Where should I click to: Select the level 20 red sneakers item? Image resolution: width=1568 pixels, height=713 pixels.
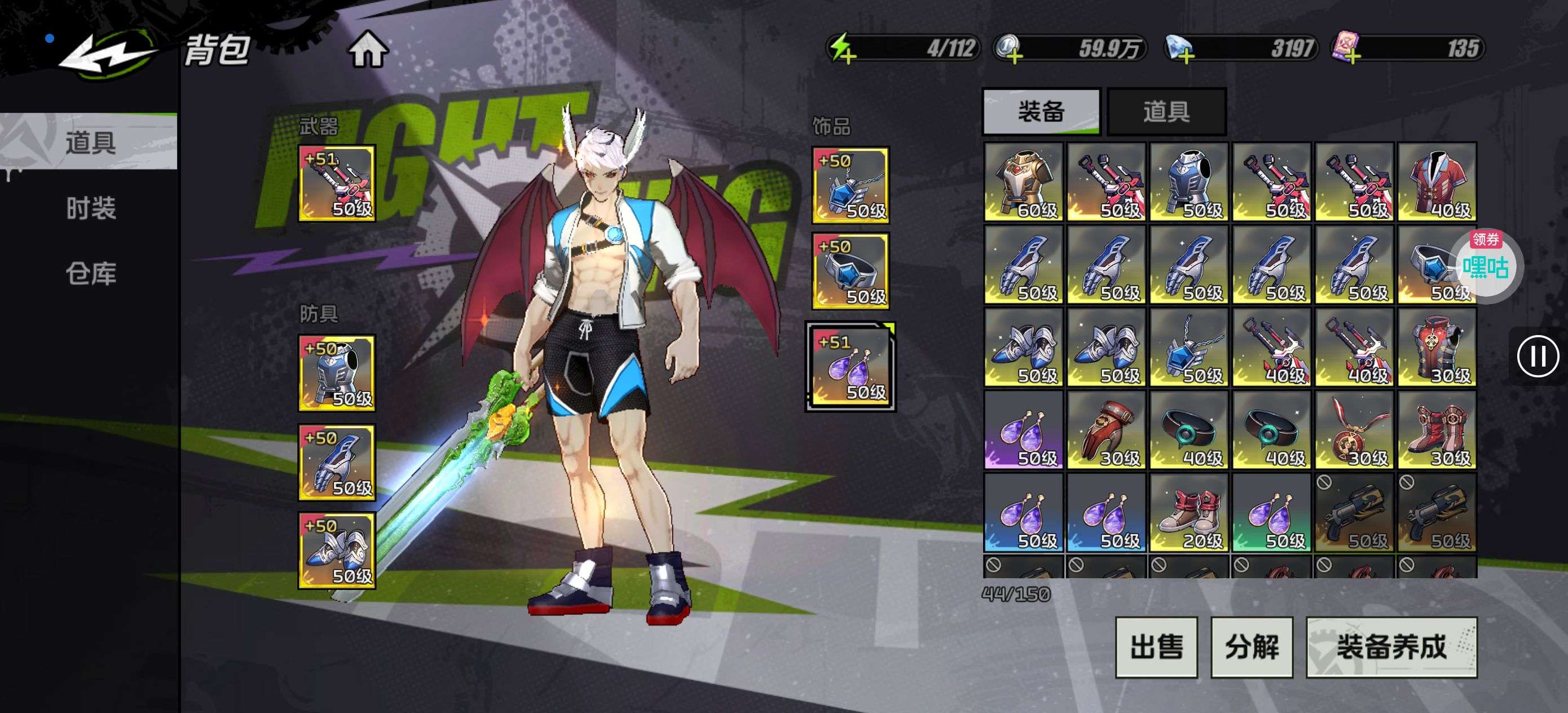[1188, 513]
